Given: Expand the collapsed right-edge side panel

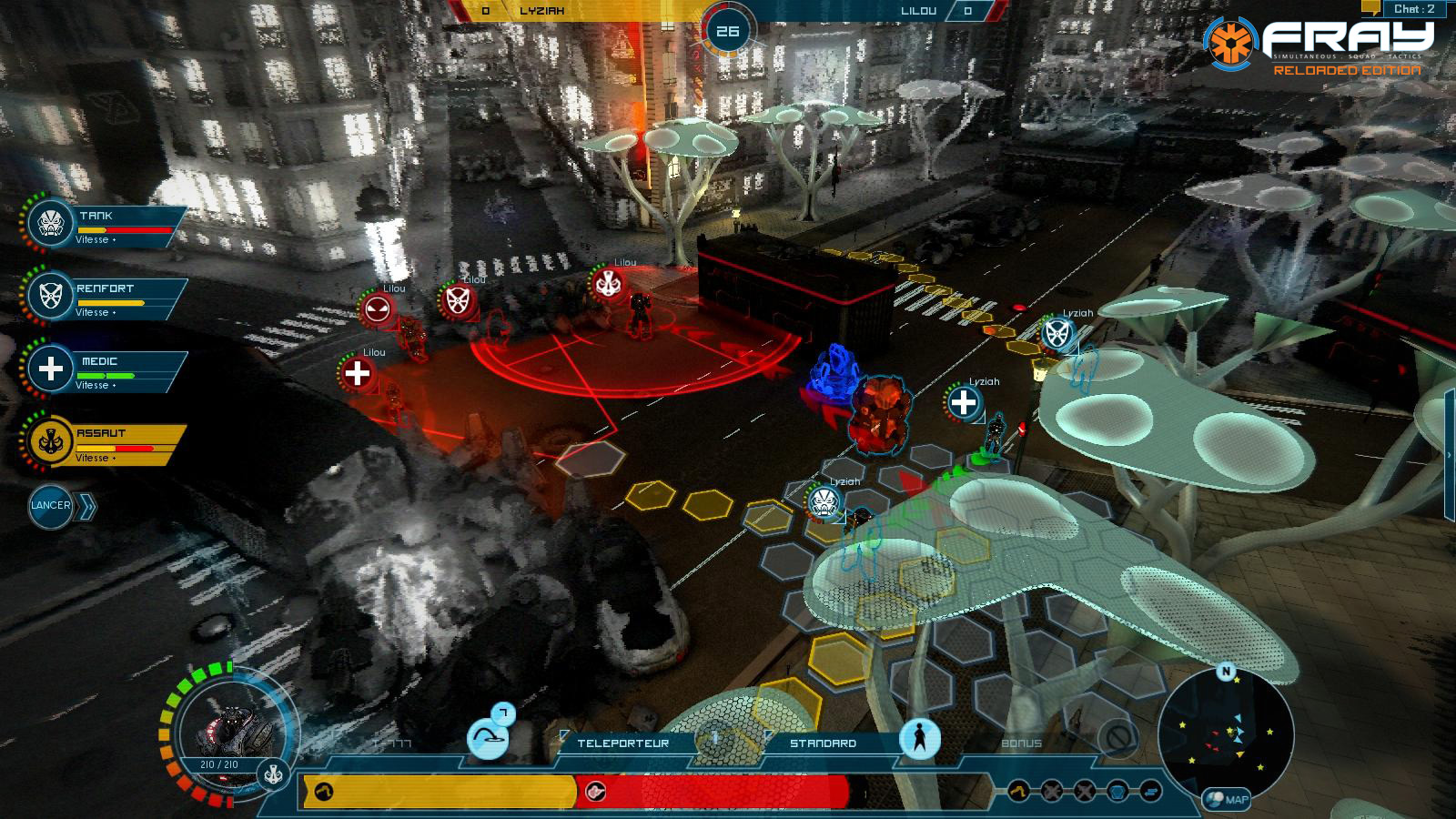Looking at the screenshot, I should click(x=1449, y=455).
